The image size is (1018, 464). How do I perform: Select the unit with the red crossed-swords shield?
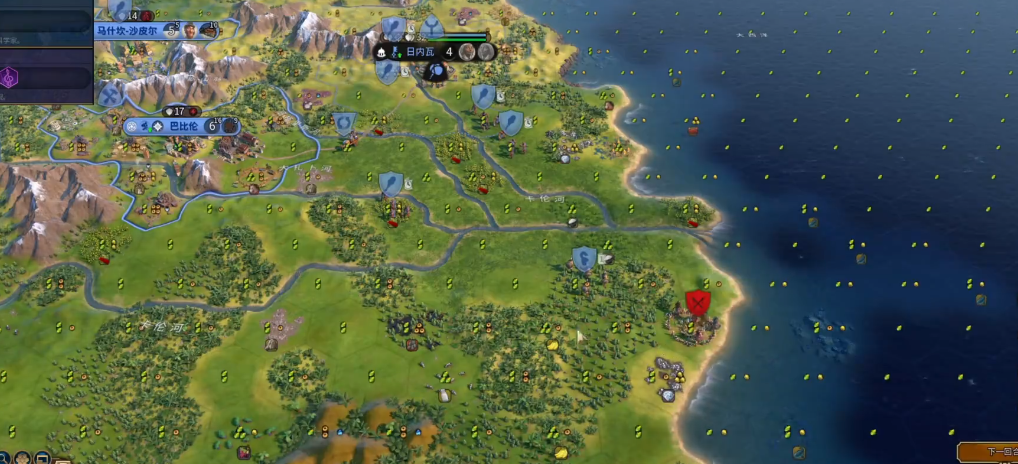tap(698, 302)
